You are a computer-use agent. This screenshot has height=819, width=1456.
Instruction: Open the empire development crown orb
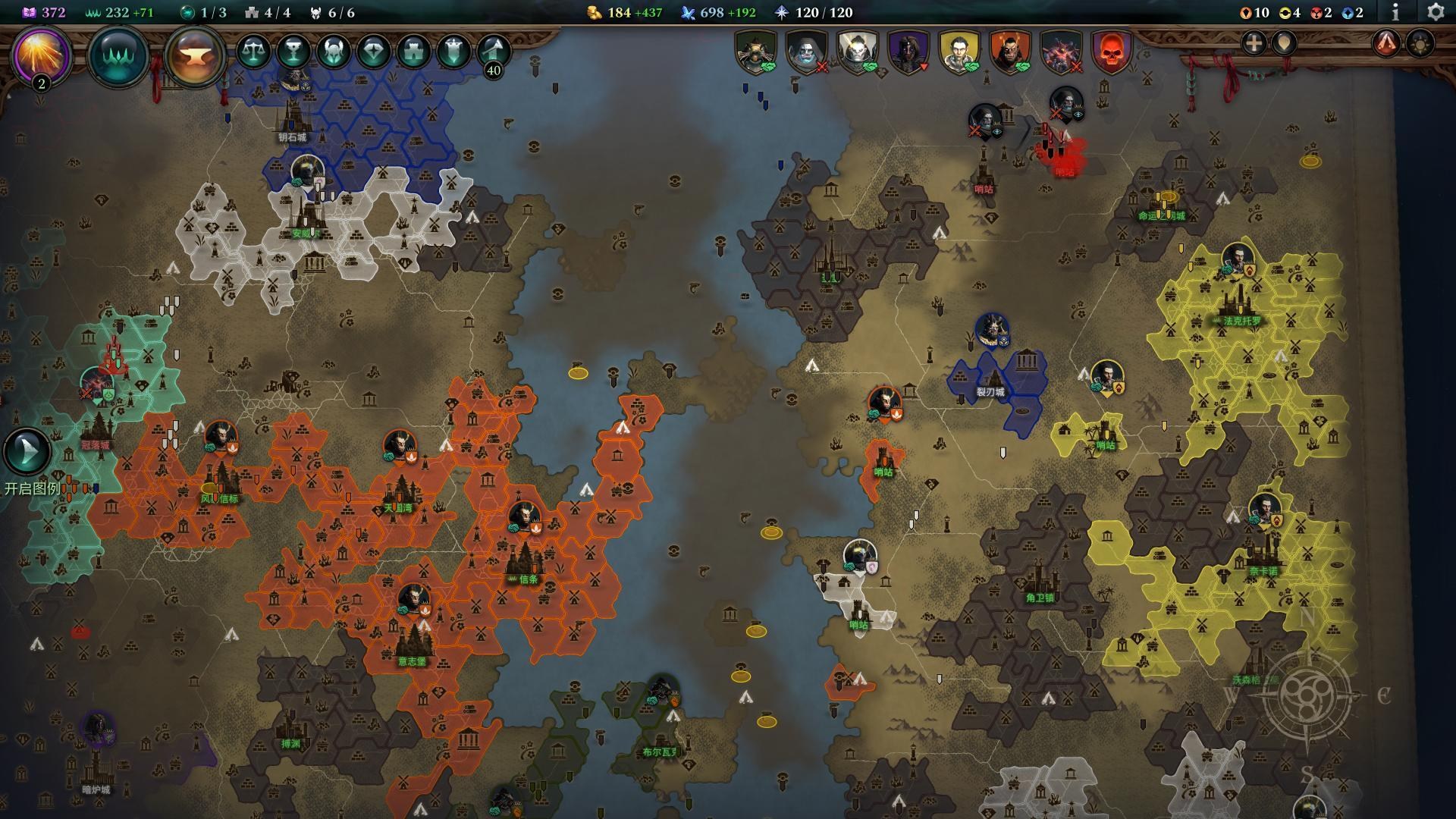tap(118, 55)
